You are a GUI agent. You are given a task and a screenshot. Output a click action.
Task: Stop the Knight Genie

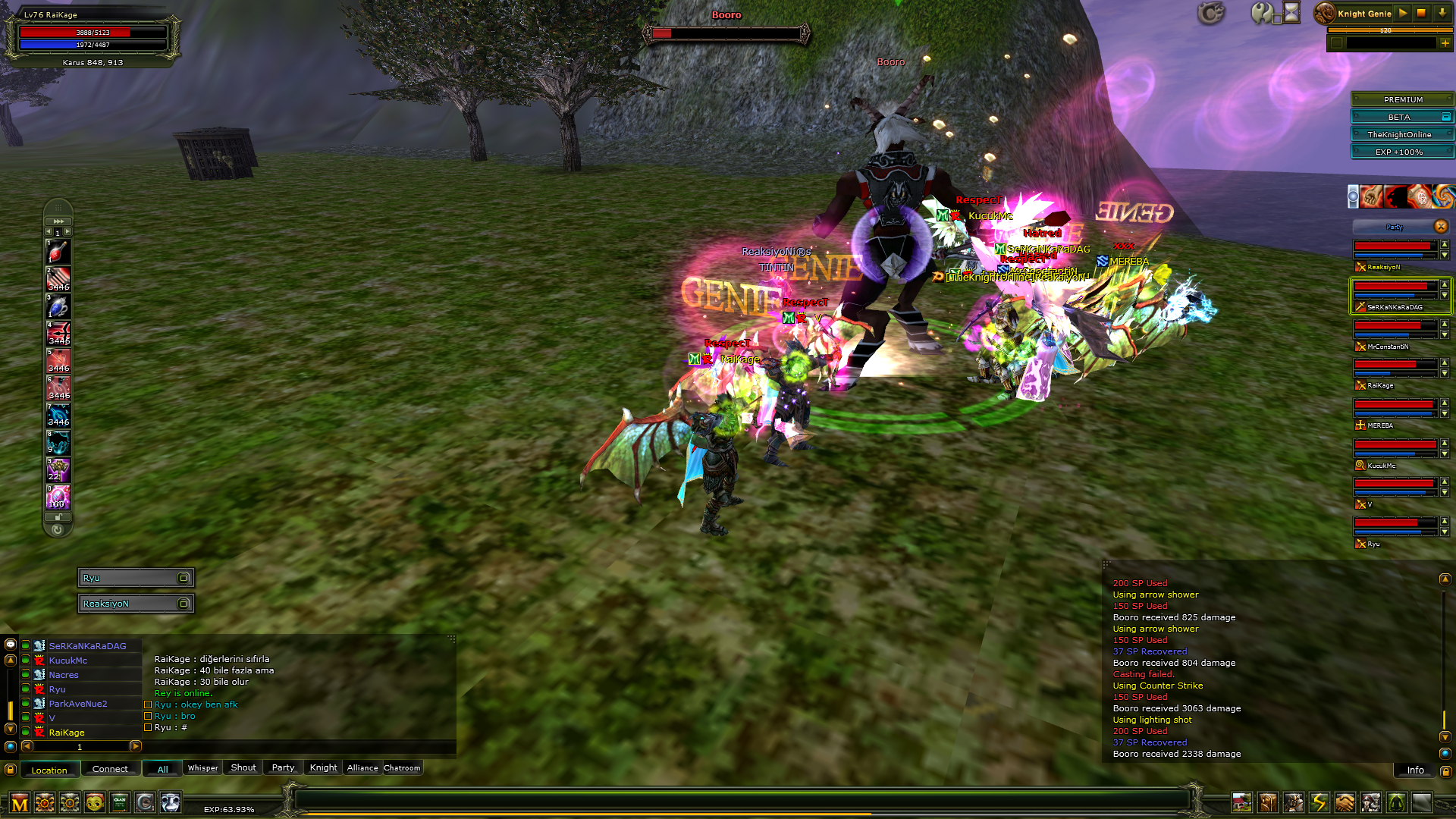point(1422,13)
